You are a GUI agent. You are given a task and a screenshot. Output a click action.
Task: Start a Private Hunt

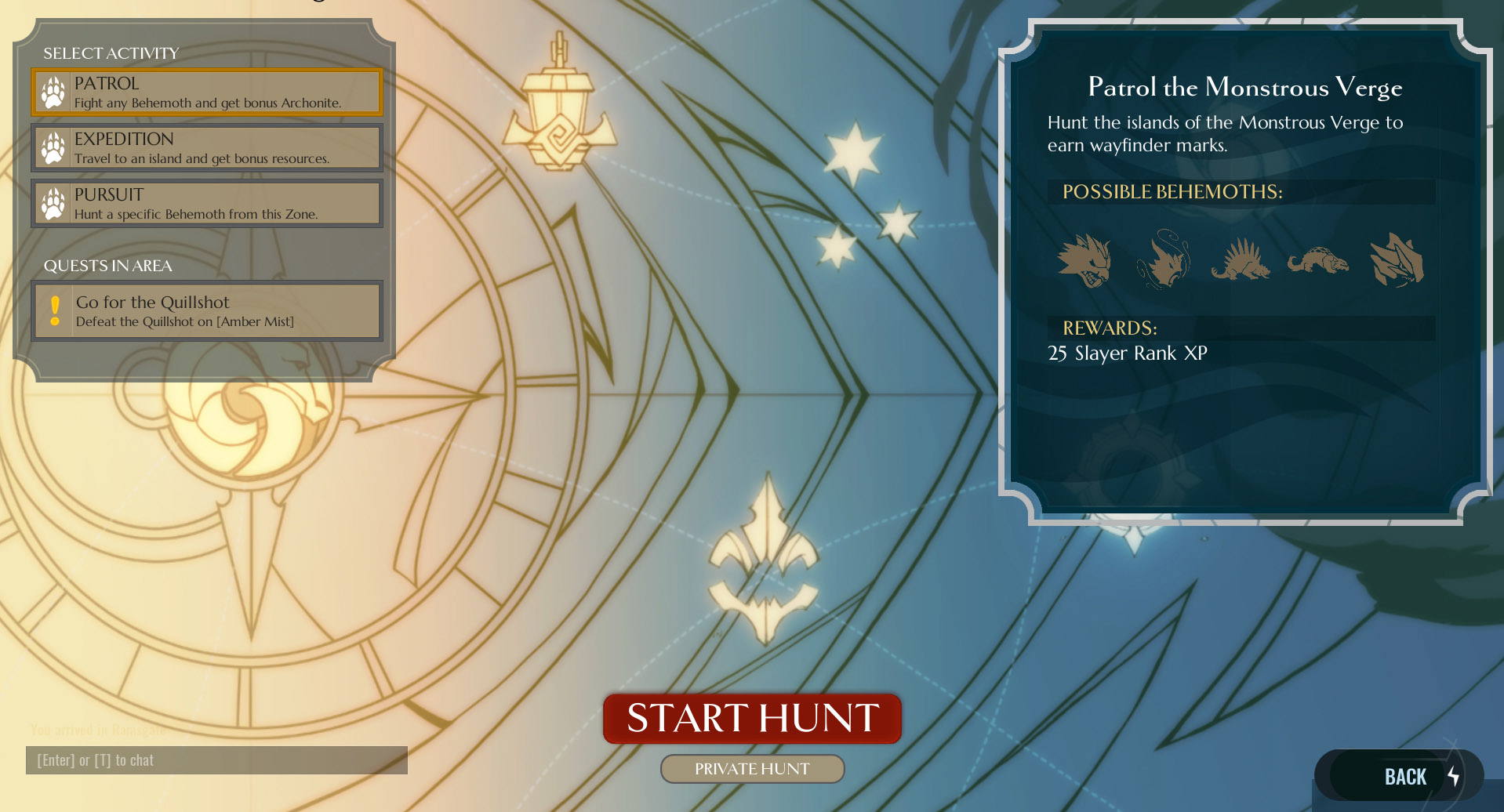(752, 769)
